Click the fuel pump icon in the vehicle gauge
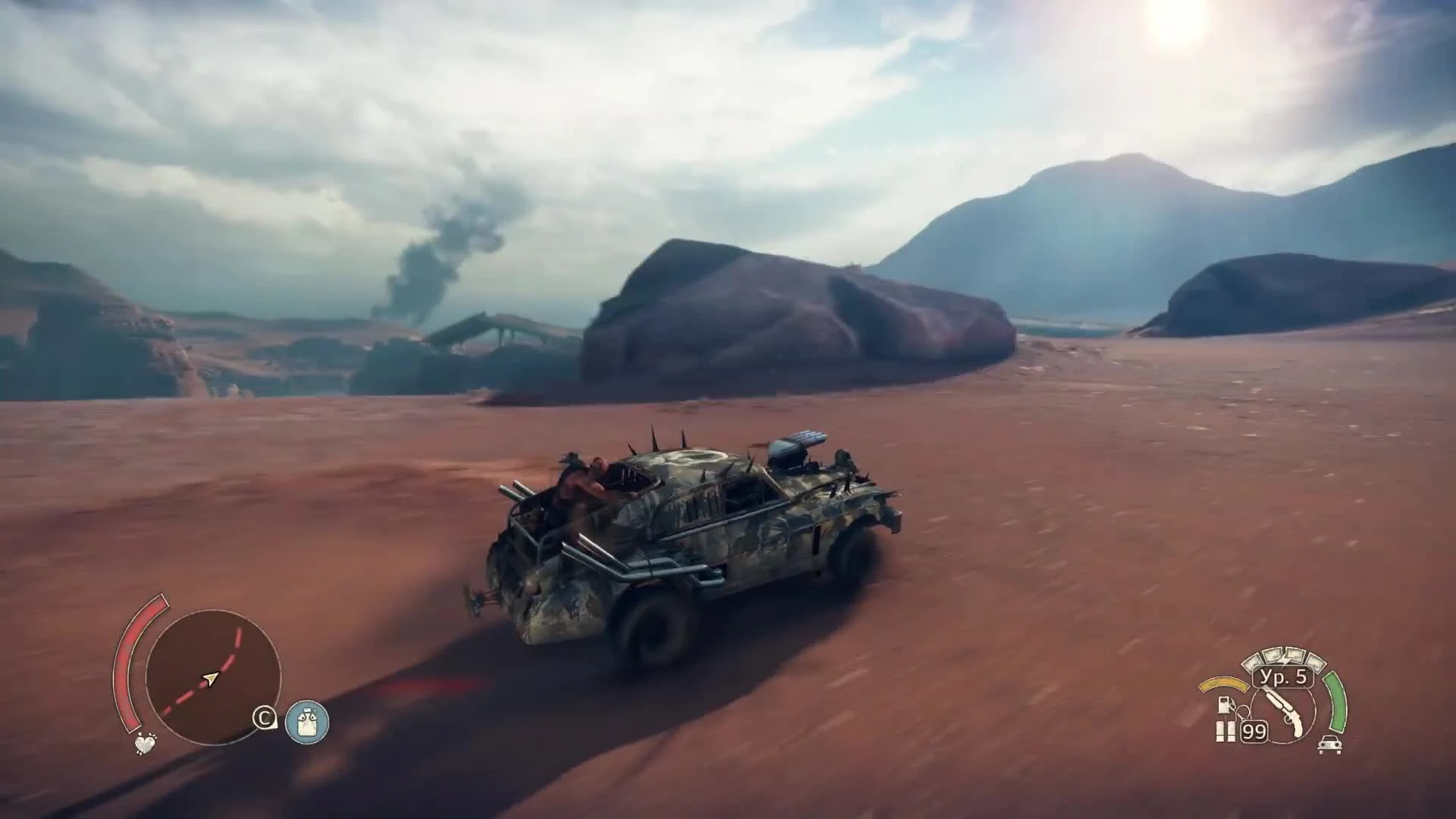 coord(1224,703)
